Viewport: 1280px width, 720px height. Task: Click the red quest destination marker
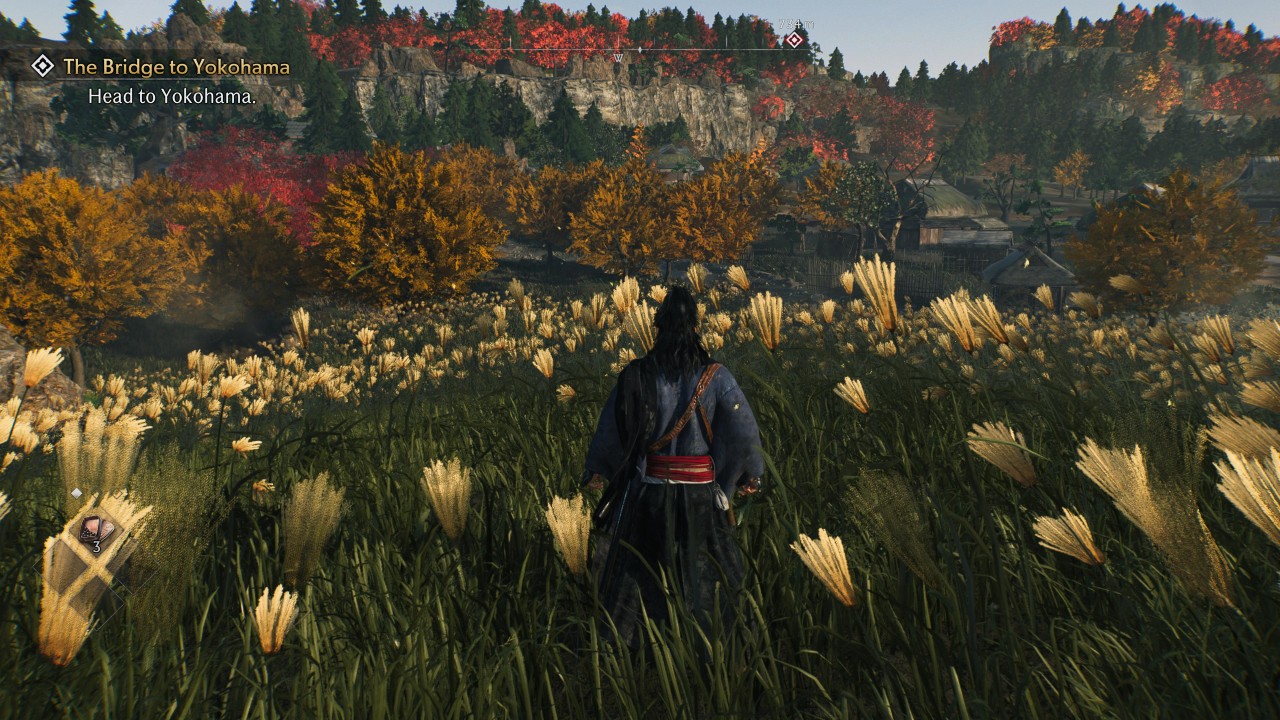(x=794, y=40)
